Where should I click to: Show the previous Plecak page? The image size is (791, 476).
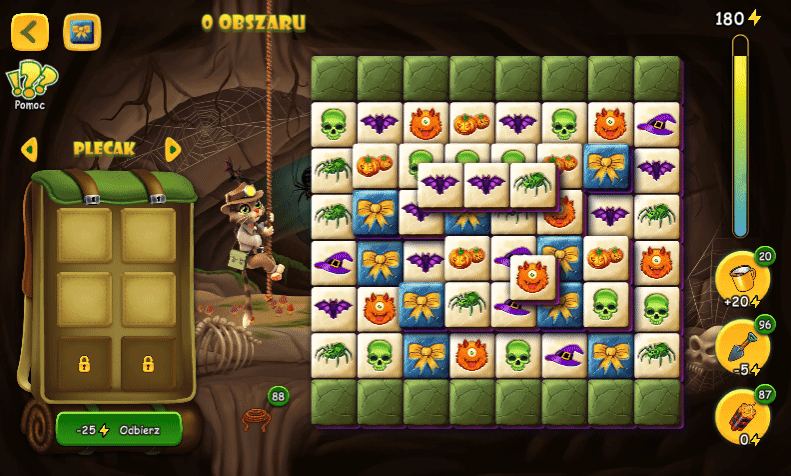pos(29,150)
